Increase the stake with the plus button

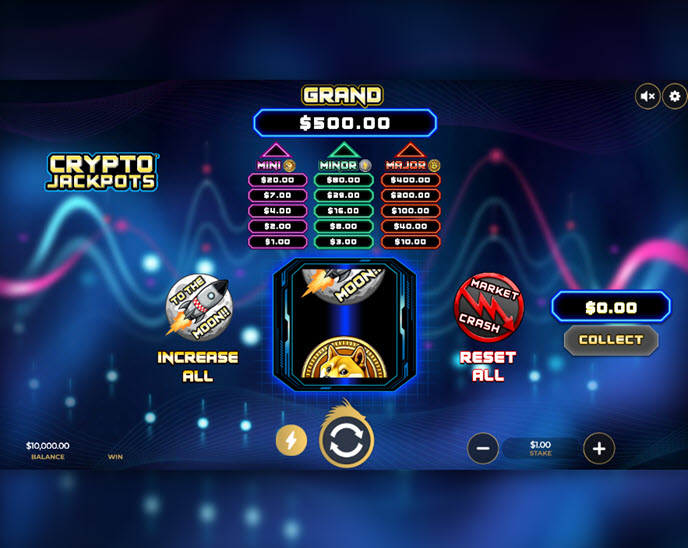point(599,448)
